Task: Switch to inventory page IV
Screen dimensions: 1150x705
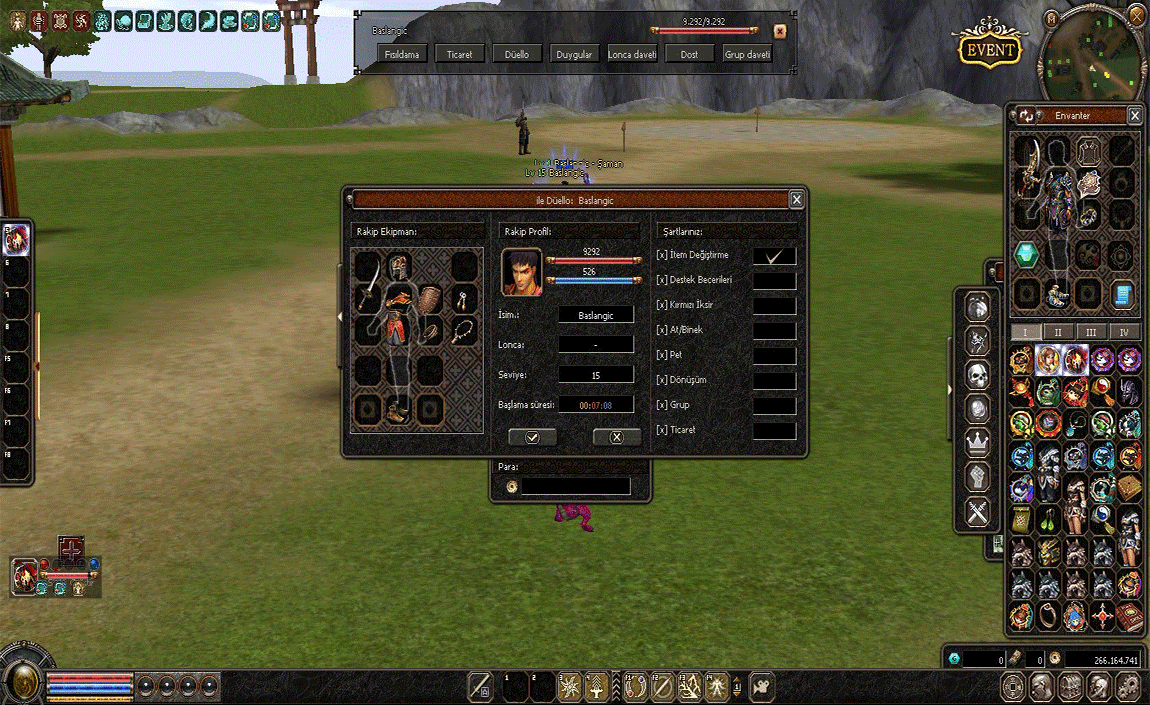Action: click(x=1124, y=332)
